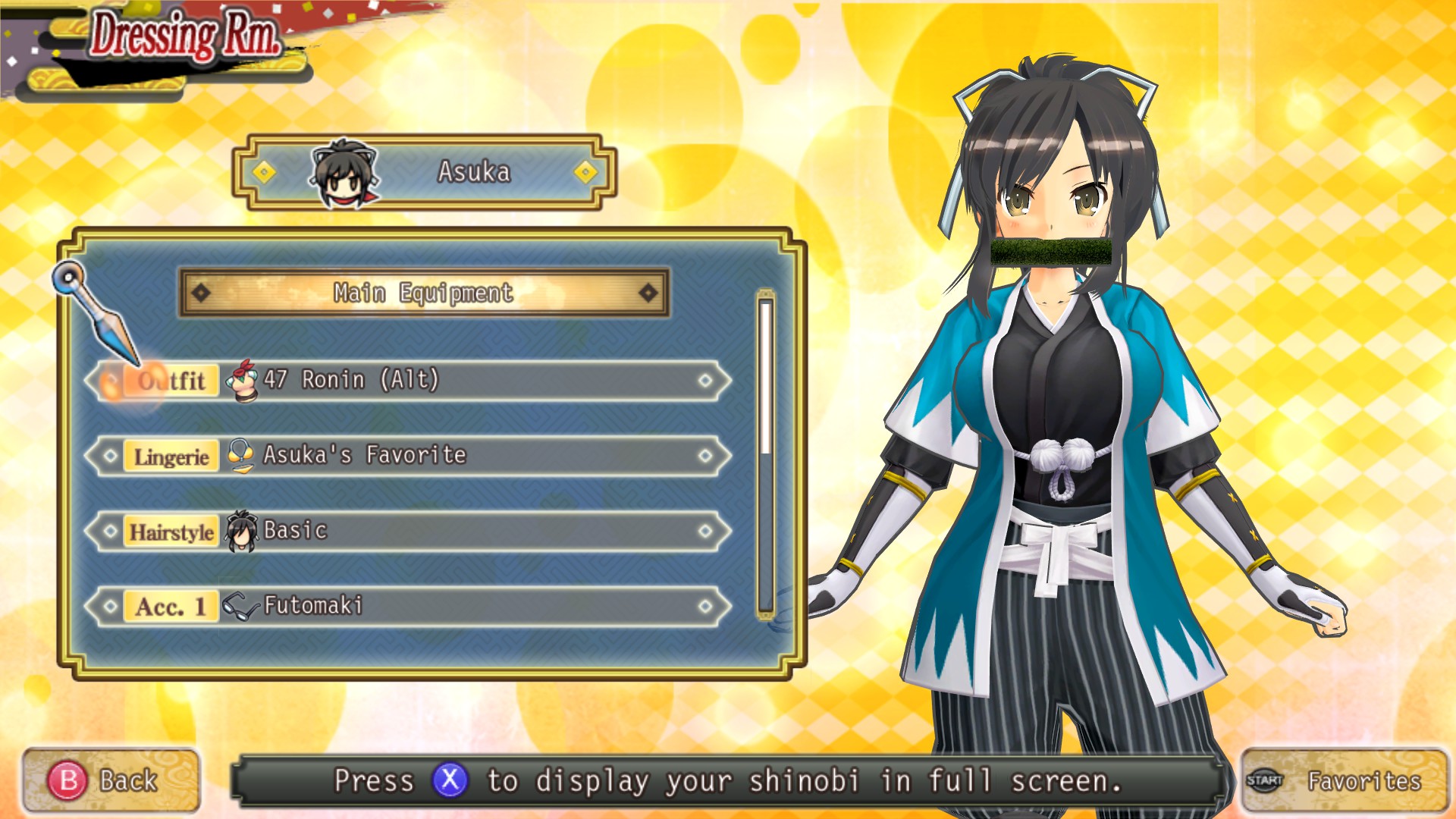1456x819 pixels.
Task: Open the Favorites button
Action: [x=1343, y=780]
